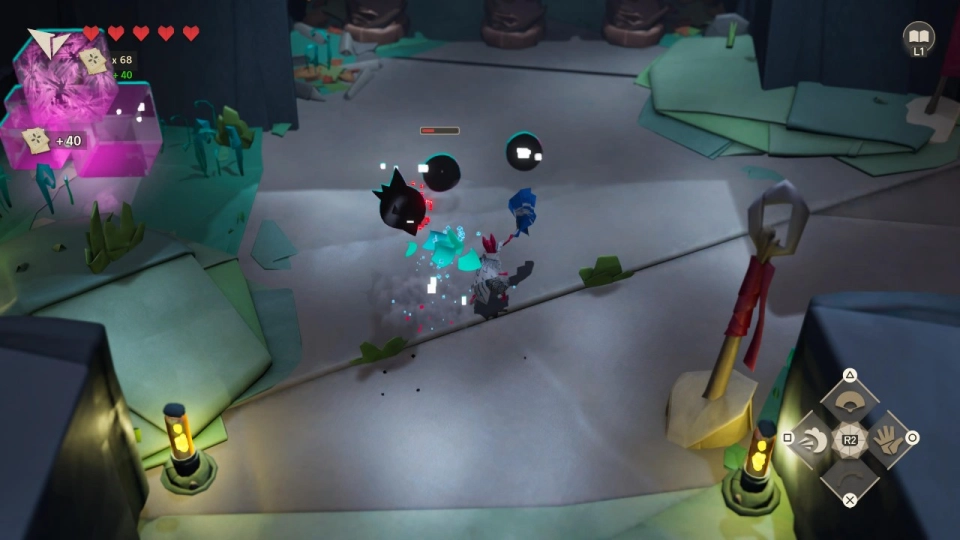Trigger the open hand ability
Viewport: 960px width, 540px height.
pyautogui.click(x=885, y=439)
